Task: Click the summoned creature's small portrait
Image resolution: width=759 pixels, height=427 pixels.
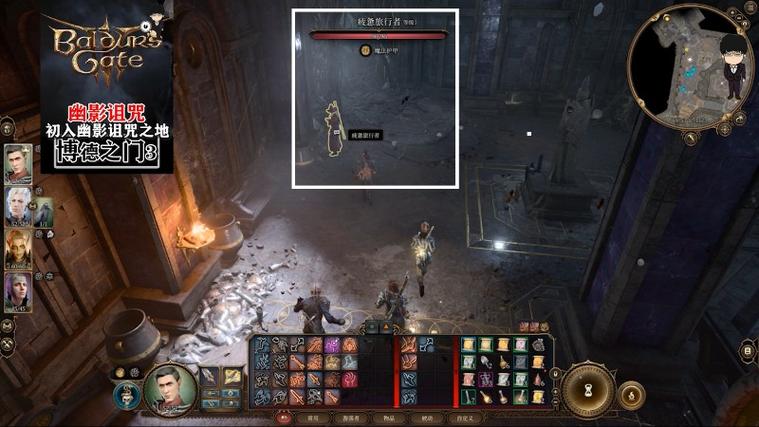Action: point(44,211)
